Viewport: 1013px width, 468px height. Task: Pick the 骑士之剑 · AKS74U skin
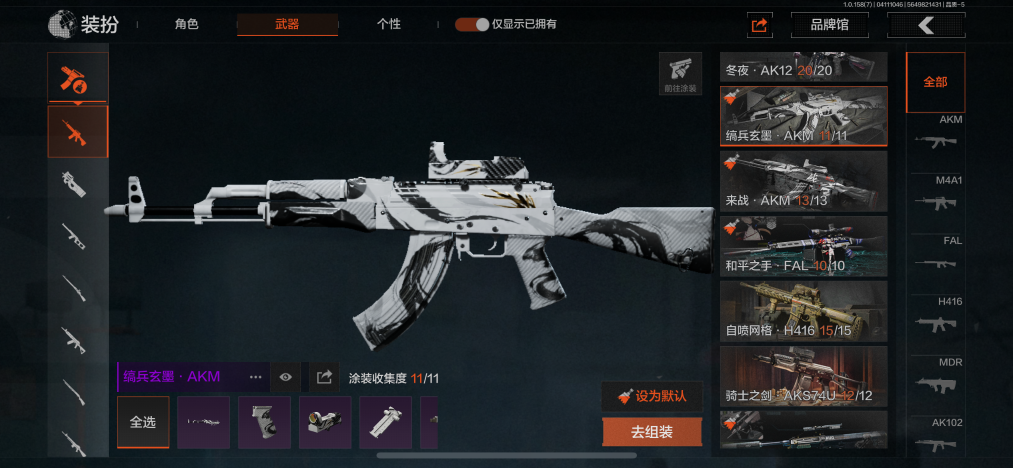click(x=804, y=376)
